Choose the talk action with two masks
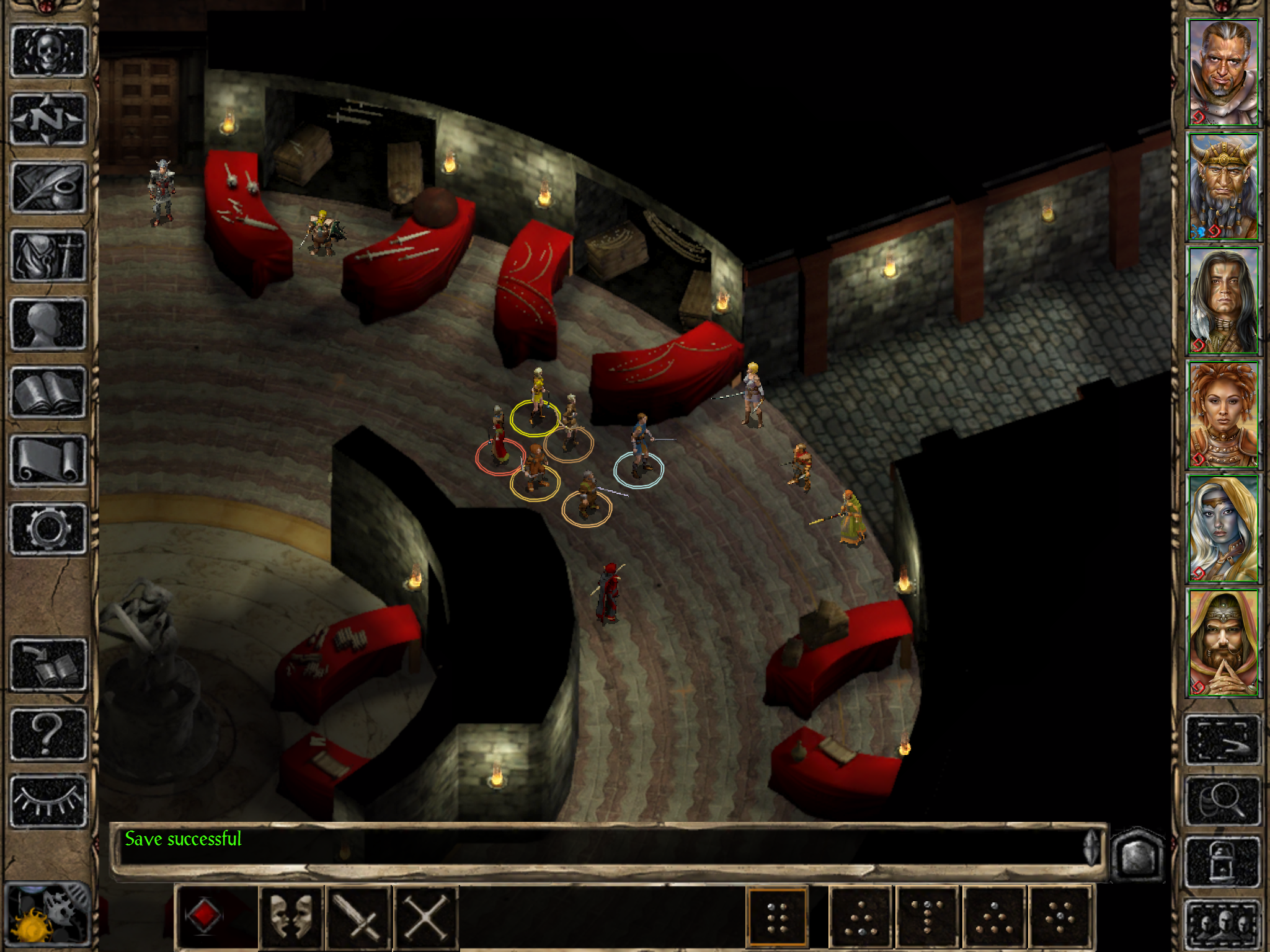The height and width of the screenshot is (952, 1270). (x=291, y=916)
